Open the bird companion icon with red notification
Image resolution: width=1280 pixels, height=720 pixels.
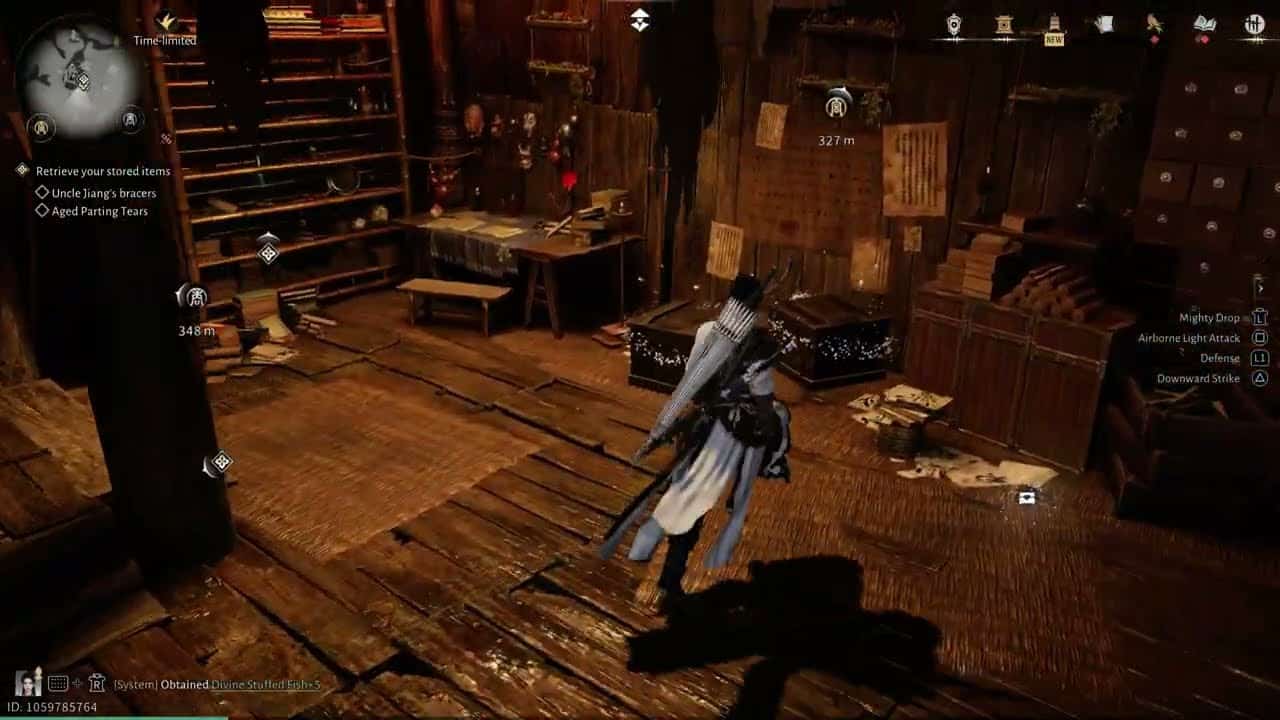[1155, 22]
